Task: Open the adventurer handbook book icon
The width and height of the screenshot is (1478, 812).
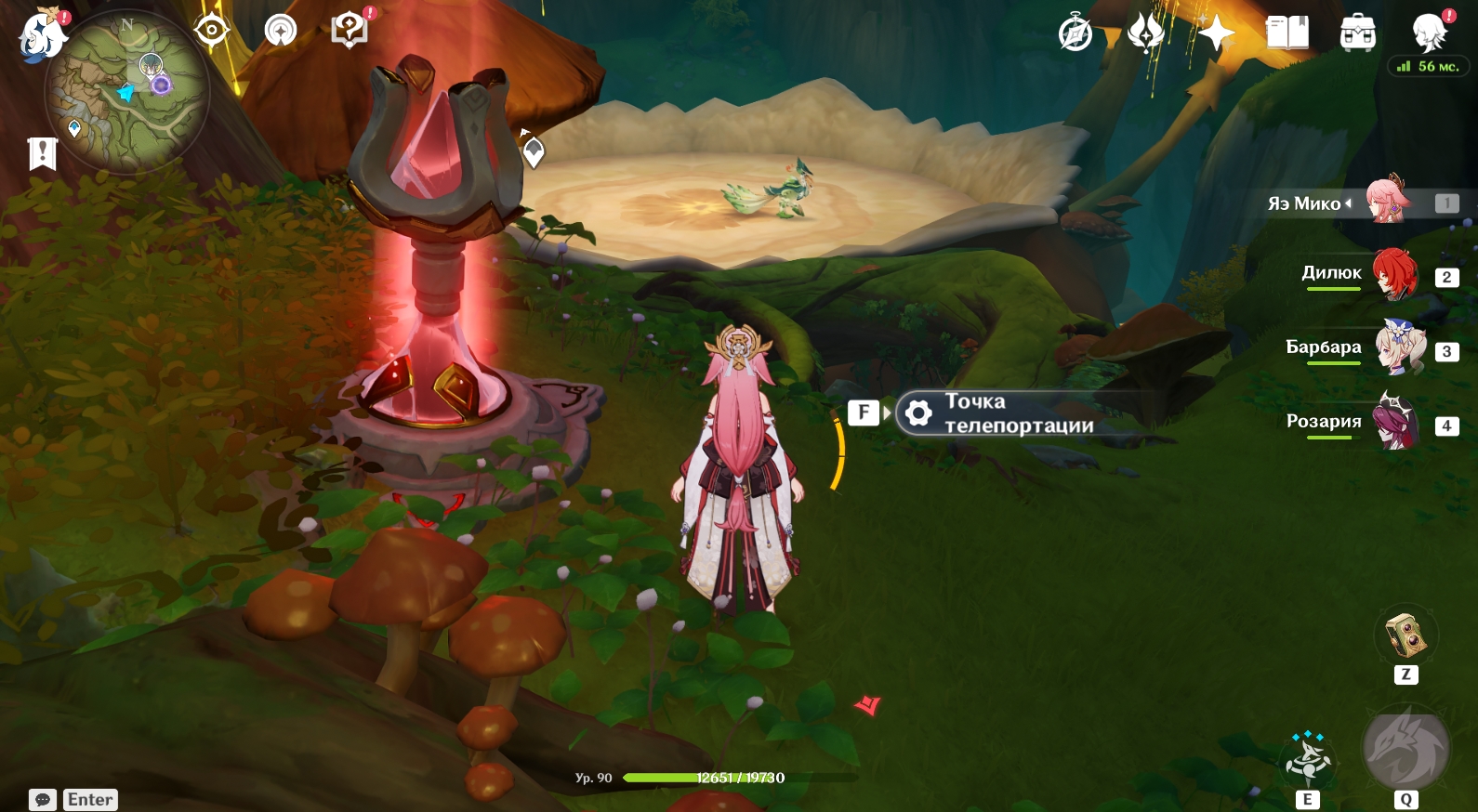Action: coord(1287,34)
